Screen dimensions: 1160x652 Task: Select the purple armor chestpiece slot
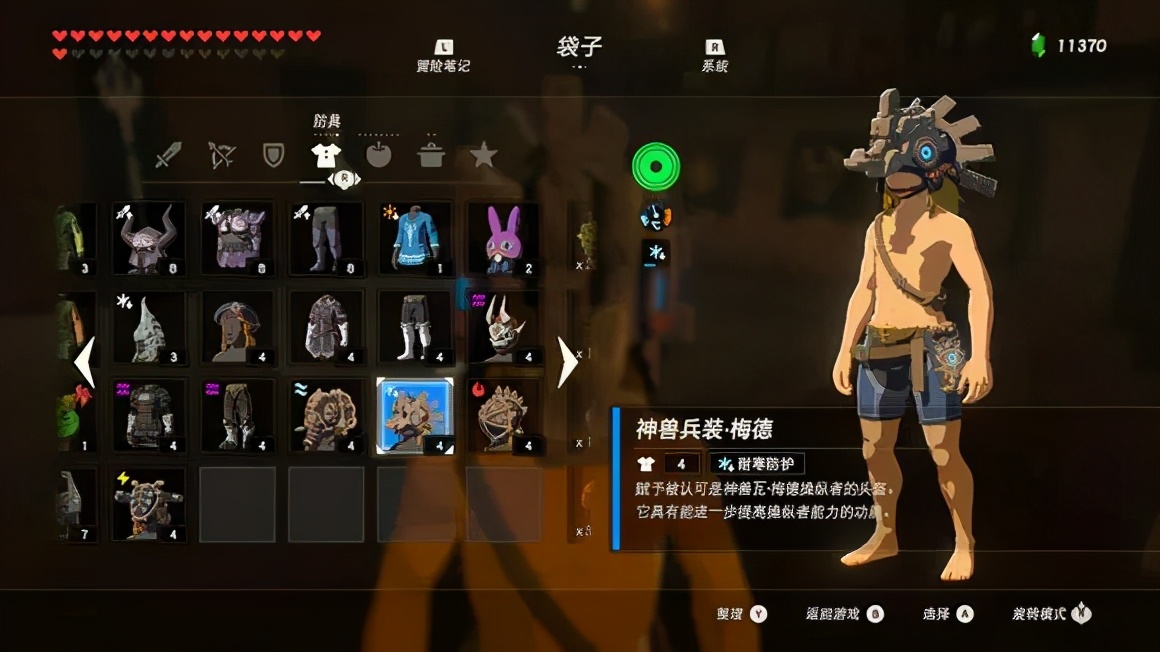click(x=237, y=239)
